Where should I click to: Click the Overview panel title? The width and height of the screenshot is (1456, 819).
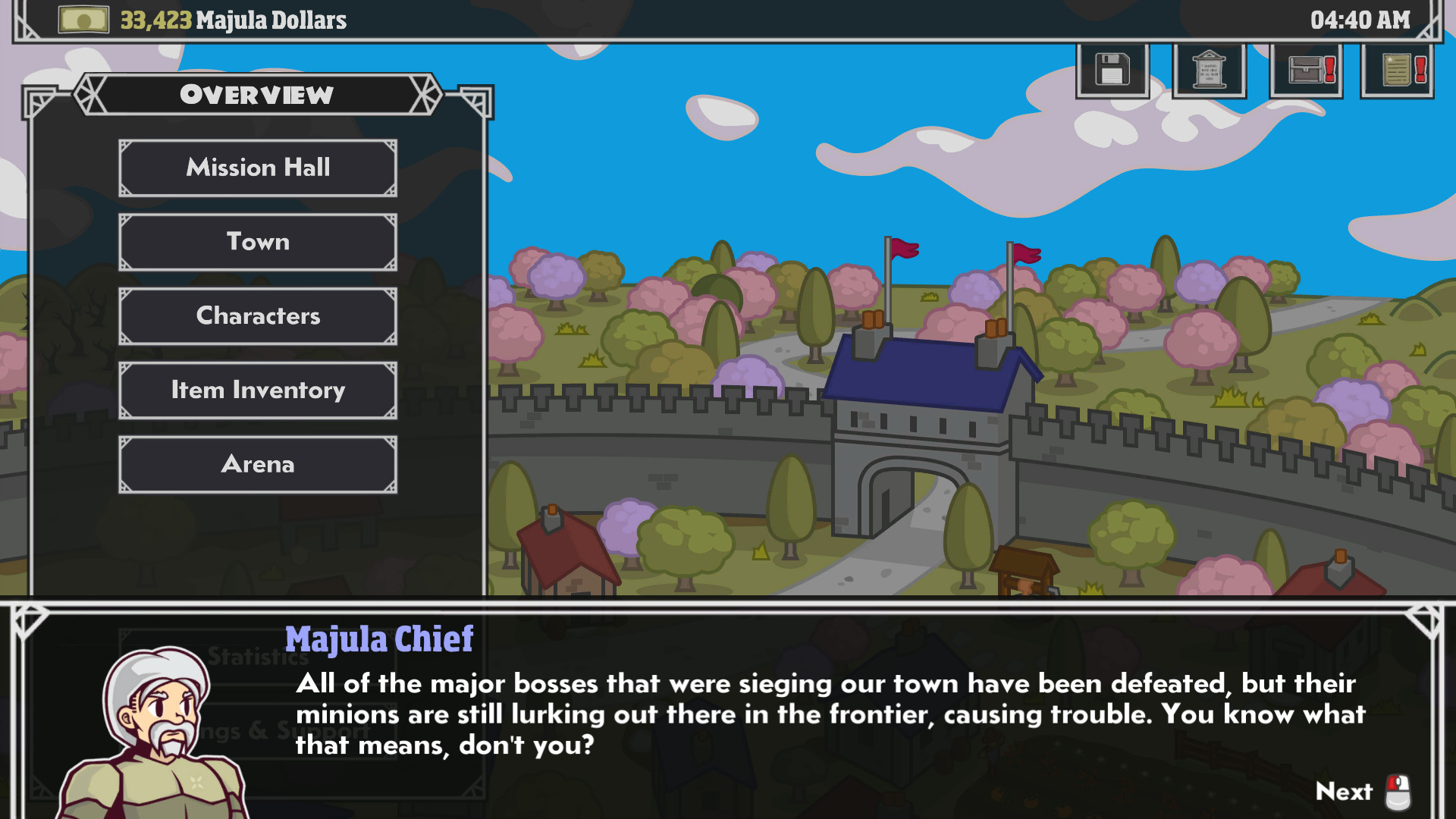click(x=256, y=94)
